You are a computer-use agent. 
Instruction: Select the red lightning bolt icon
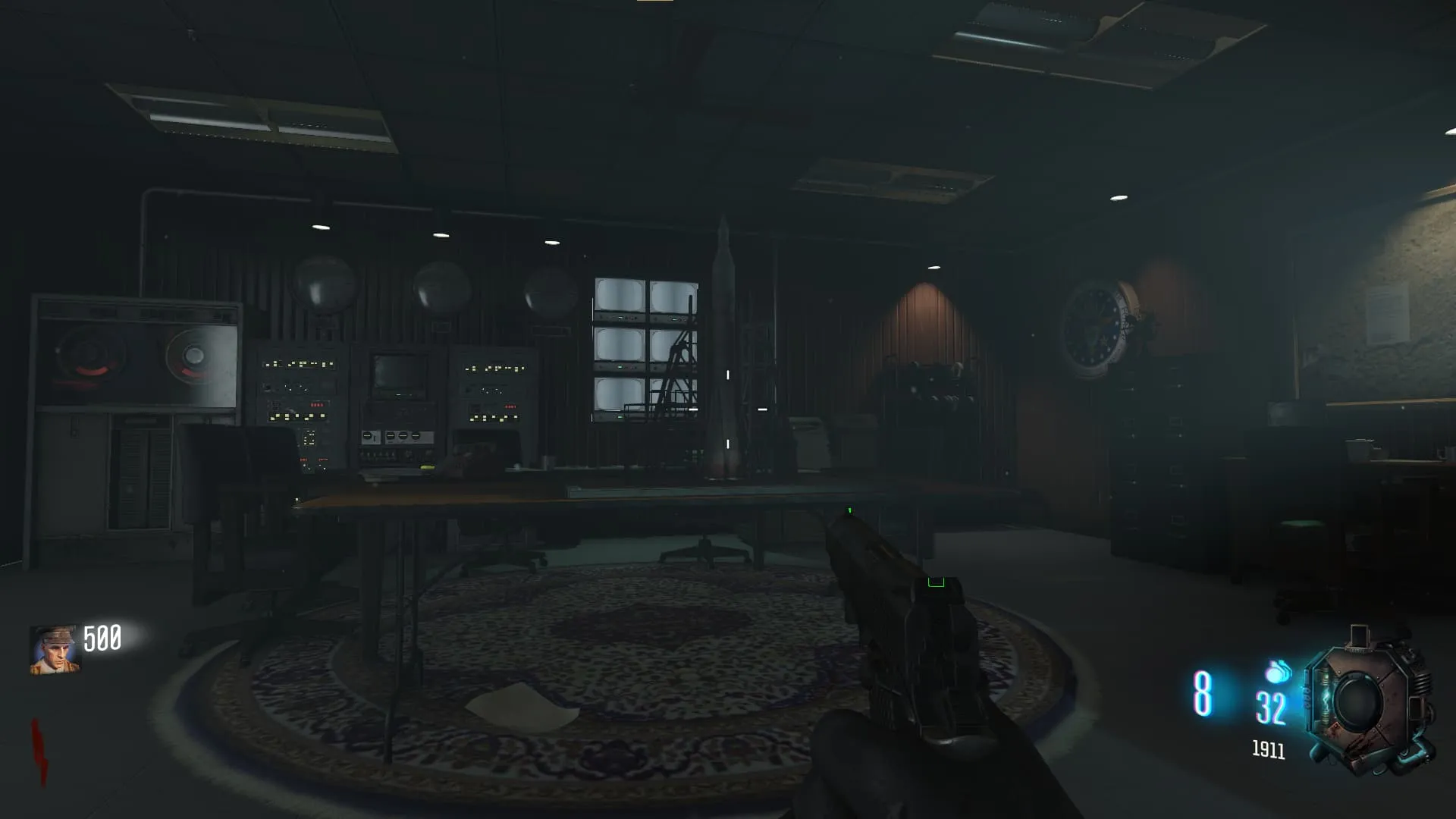pos(39,752)
